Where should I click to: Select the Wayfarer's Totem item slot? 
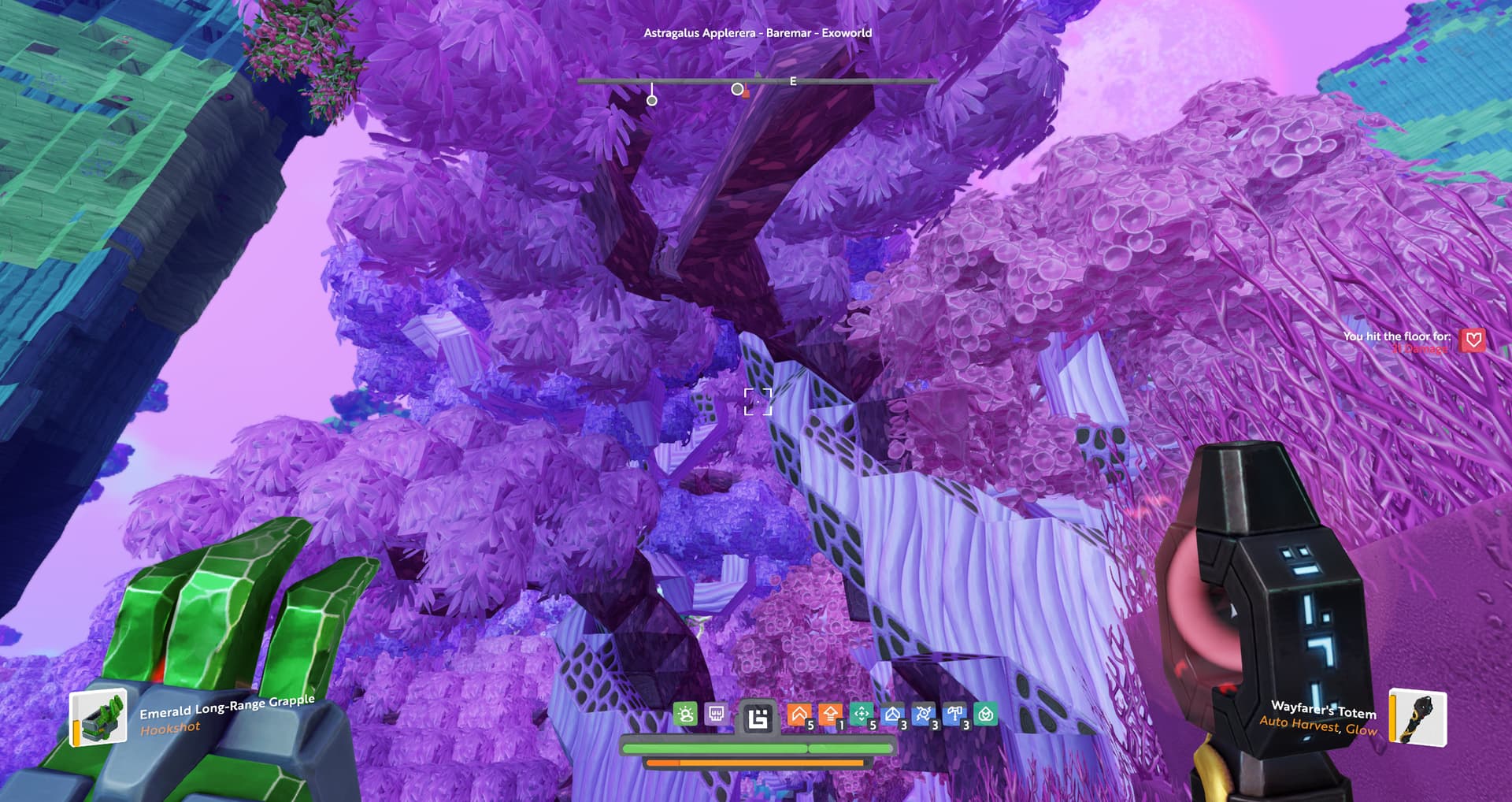tap(1417, 717)
